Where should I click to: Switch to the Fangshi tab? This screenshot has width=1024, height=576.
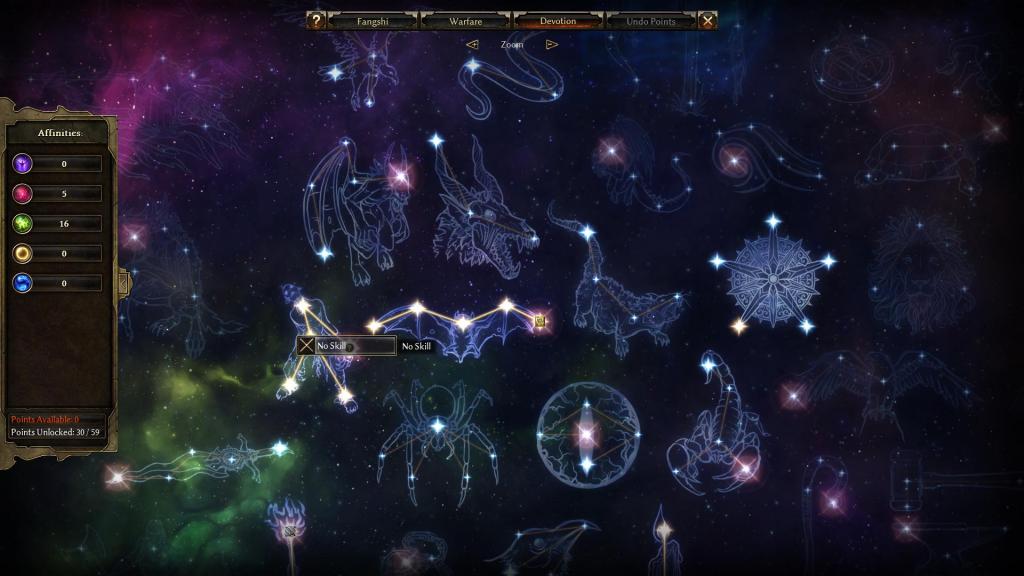pyautogui.click(x=372, y=21)
